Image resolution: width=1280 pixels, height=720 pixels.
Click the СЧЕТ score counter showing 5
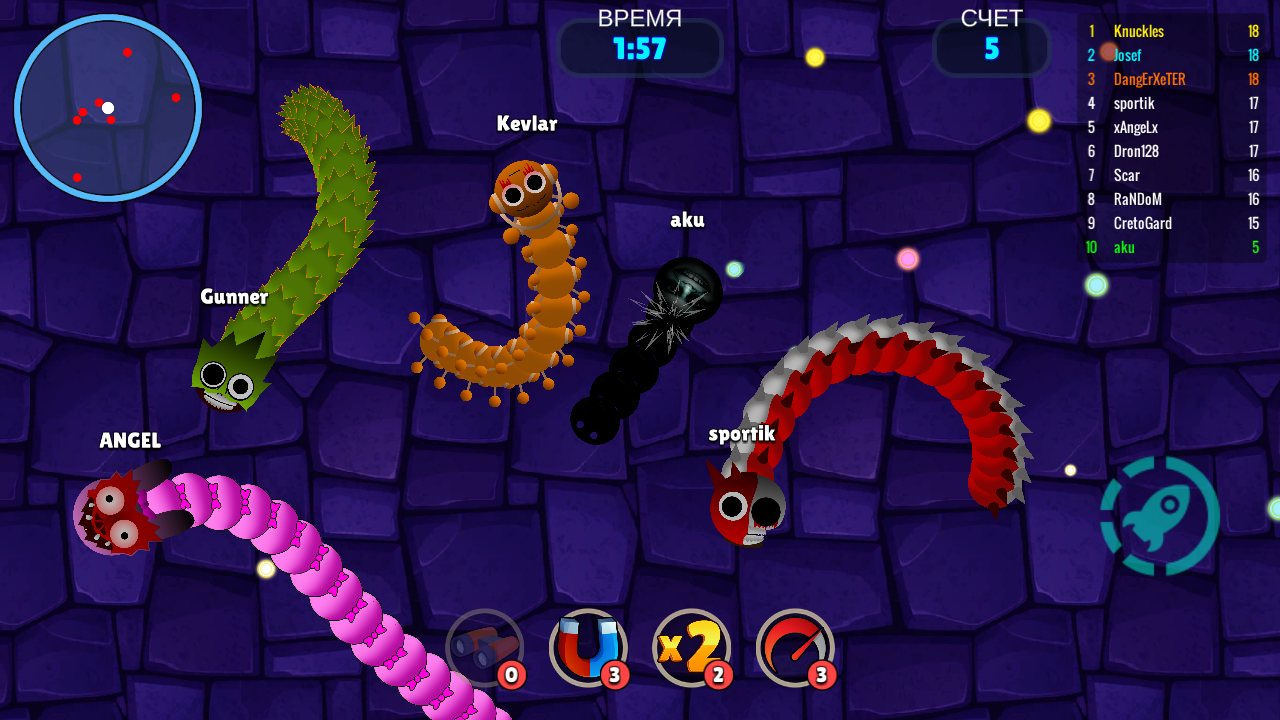point(992,47)
